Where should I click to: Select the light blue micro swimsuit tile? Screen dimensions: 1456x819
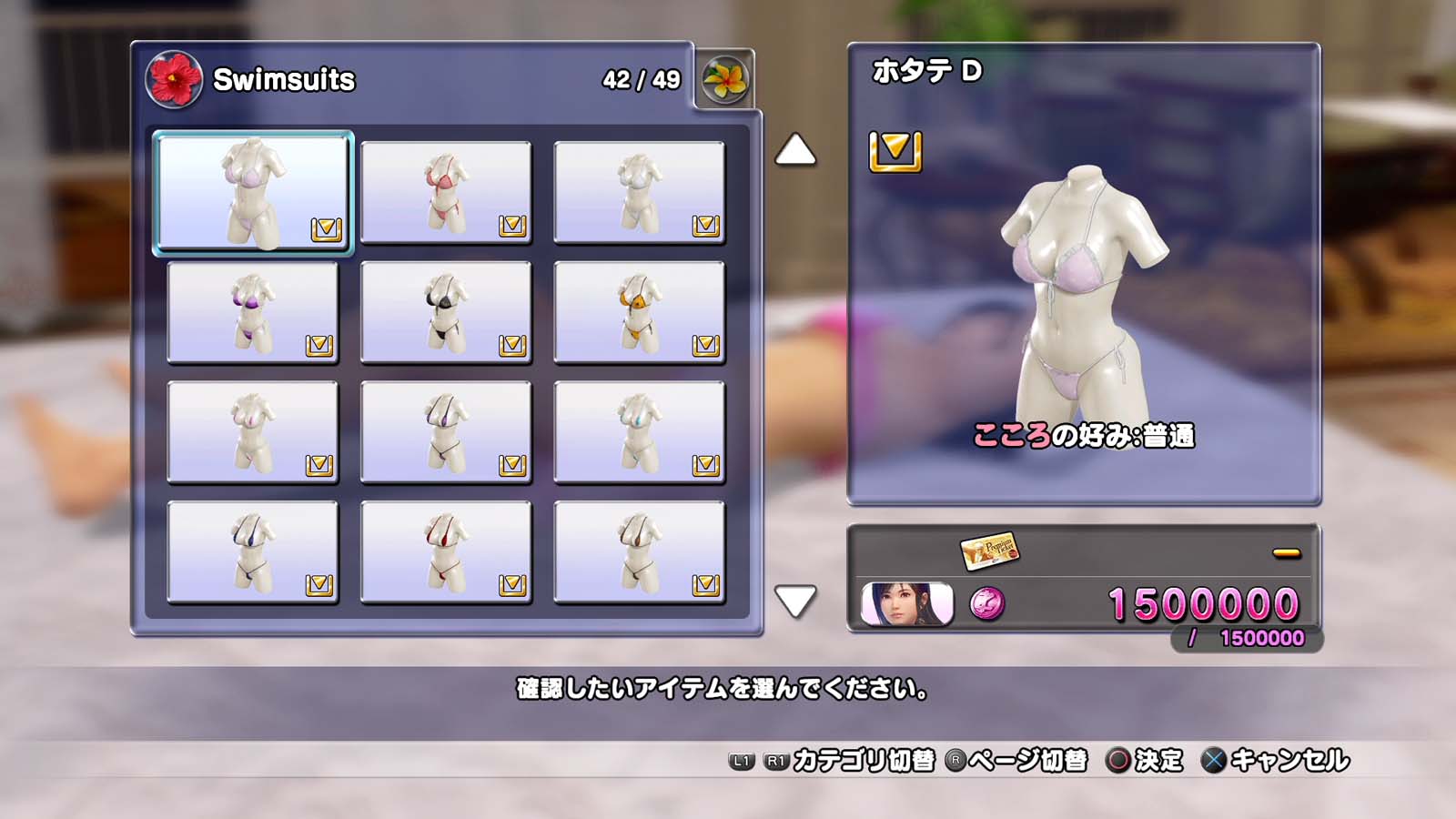639,432
